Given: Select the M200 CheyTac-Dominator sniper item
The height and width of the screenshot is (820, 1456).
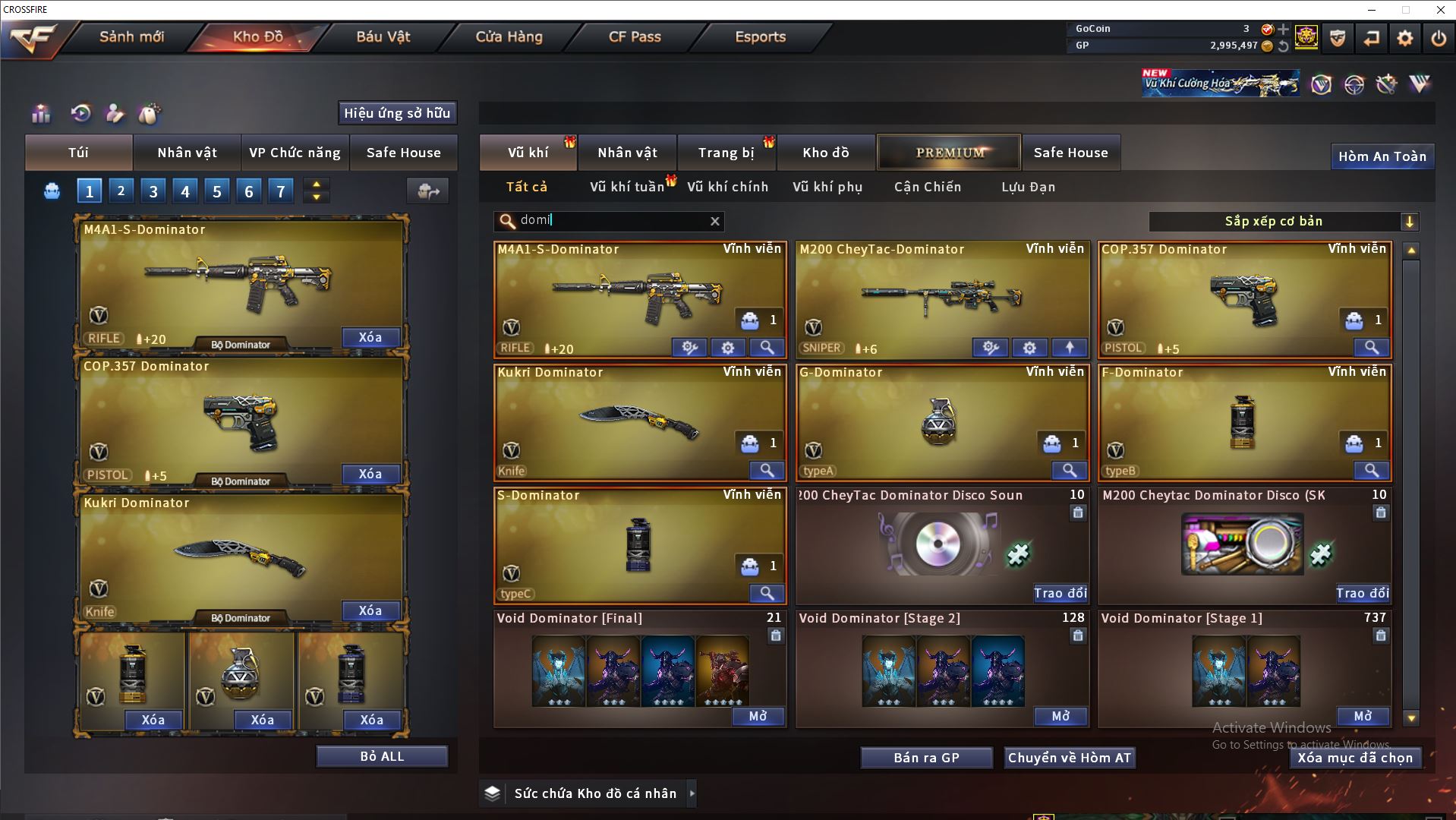Looking at the screenshot, I should [941, 296].
